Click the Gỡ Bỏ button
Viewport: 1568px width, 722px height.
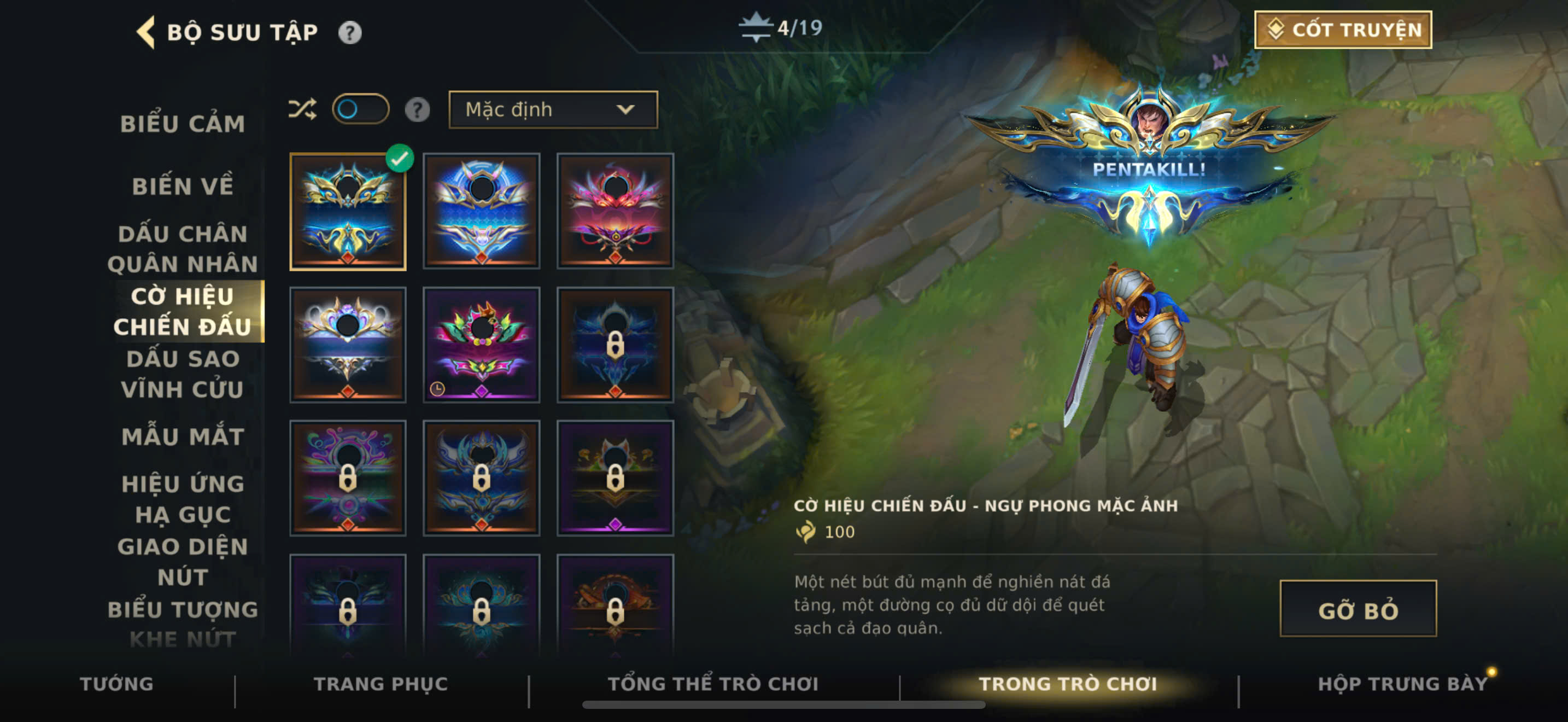point(1358,609)
